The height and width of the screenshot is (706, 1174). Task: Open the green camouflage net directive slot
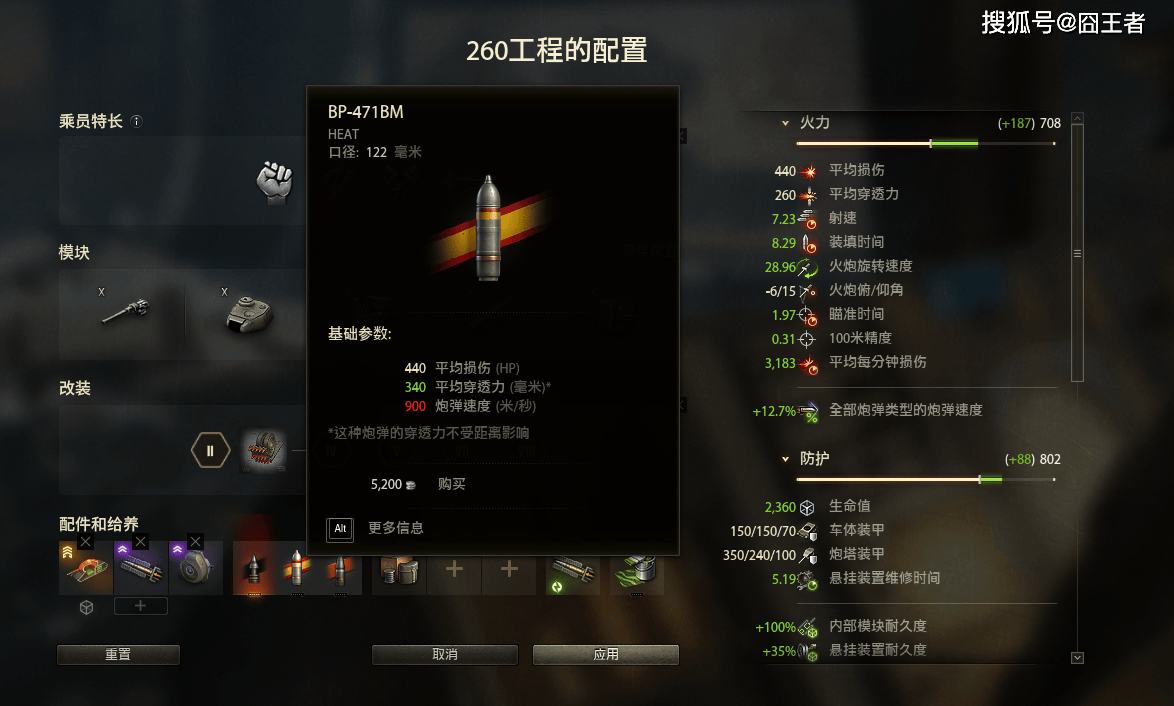[631, 570]
